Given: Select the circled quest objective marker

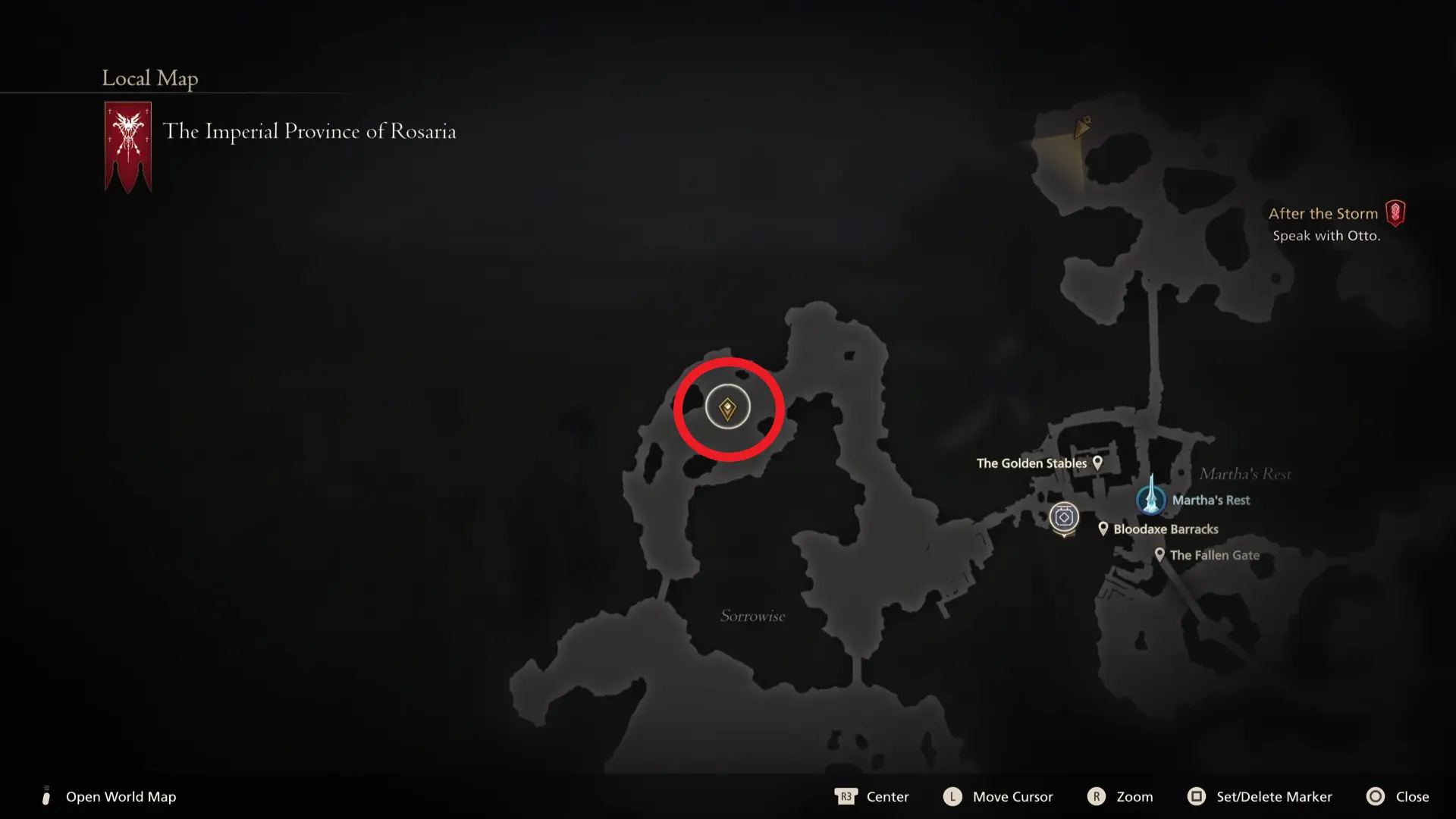Looking at the screenshot, I should pos(727,407).
